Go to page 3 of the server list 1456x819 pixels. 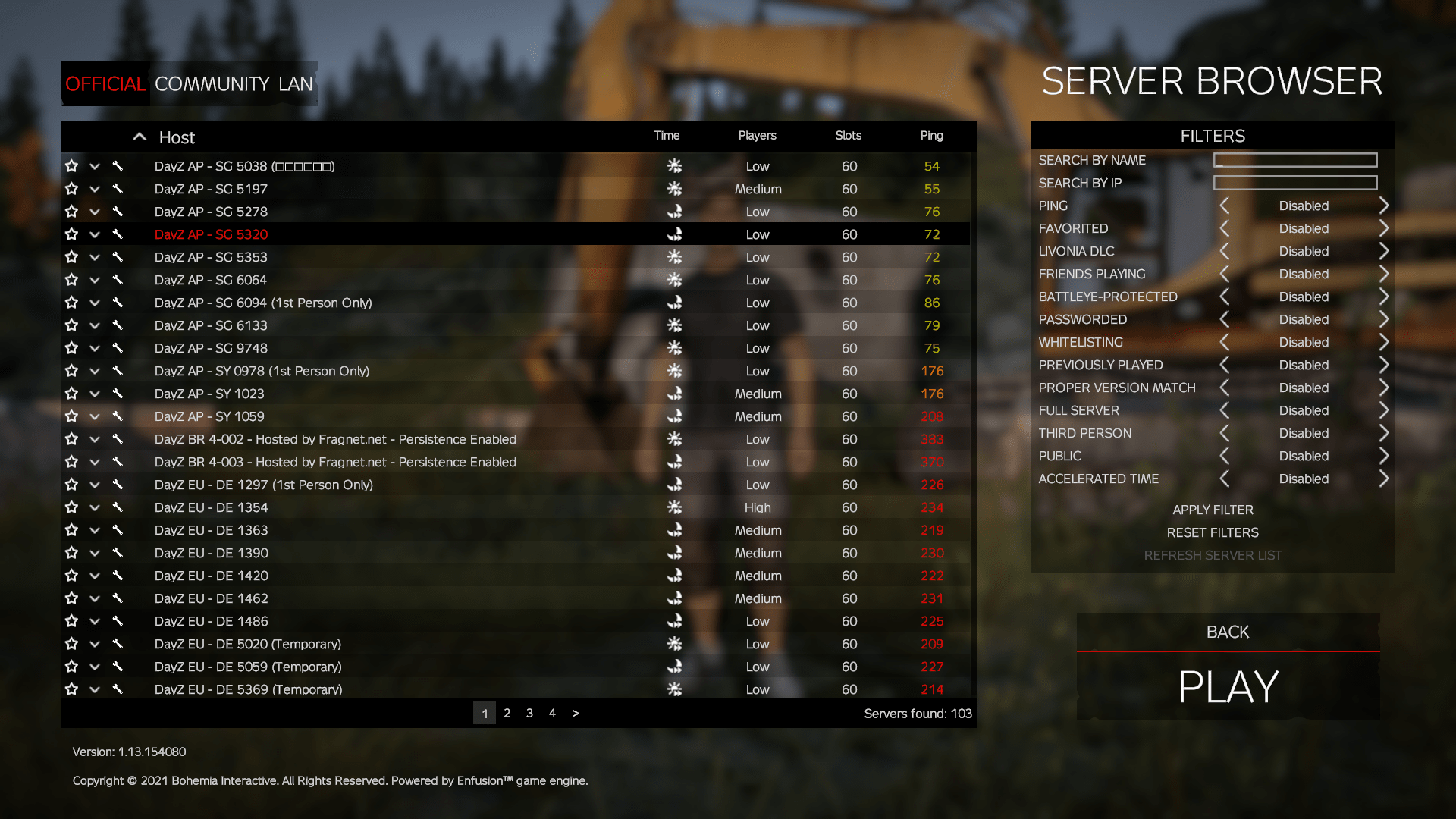(529, 713)
